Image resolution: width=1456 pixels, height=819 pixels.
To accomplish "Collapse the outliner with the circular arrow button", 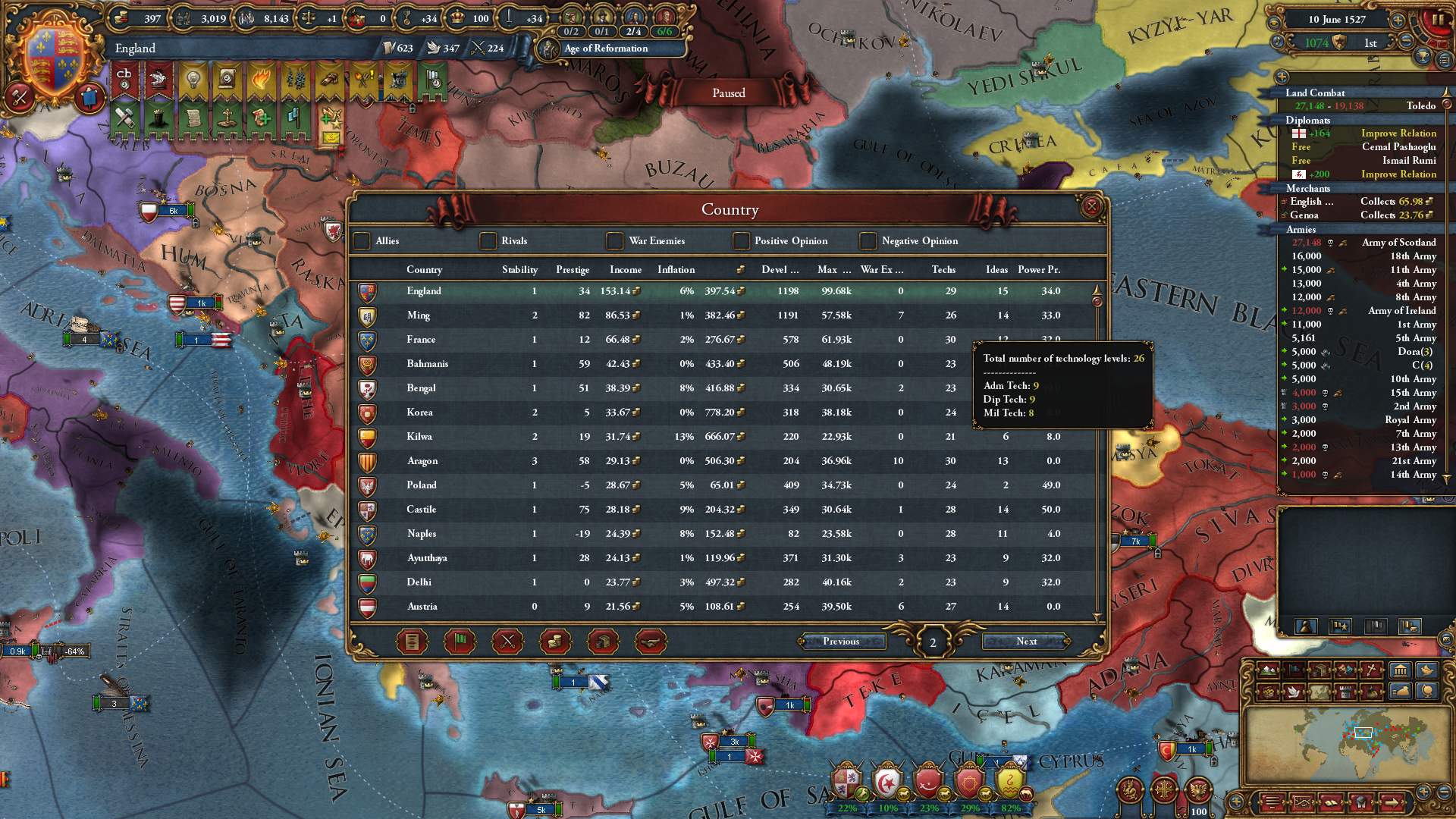I will (x=1282, y=77).
